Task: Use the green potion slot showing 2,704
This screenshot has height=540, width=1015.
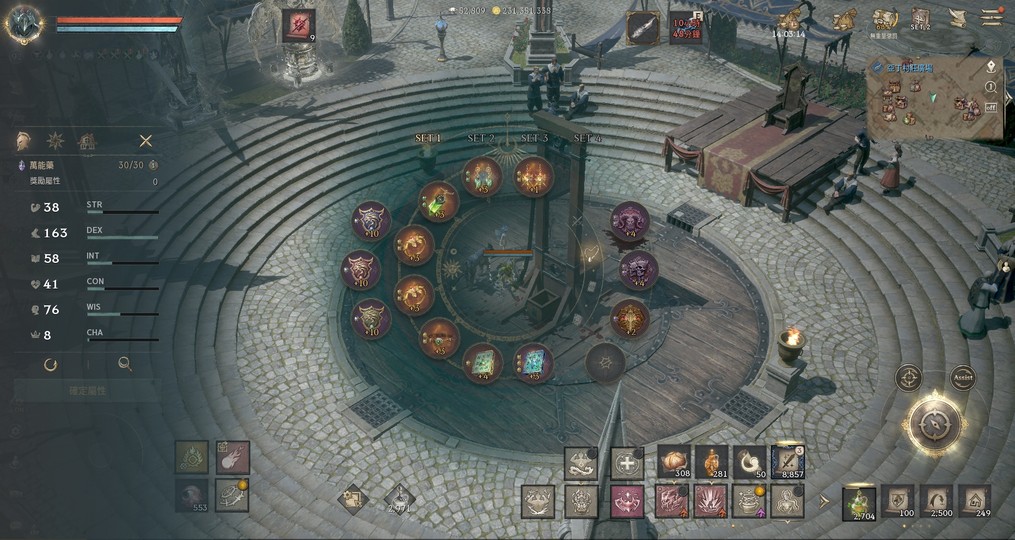Action: 858,502
